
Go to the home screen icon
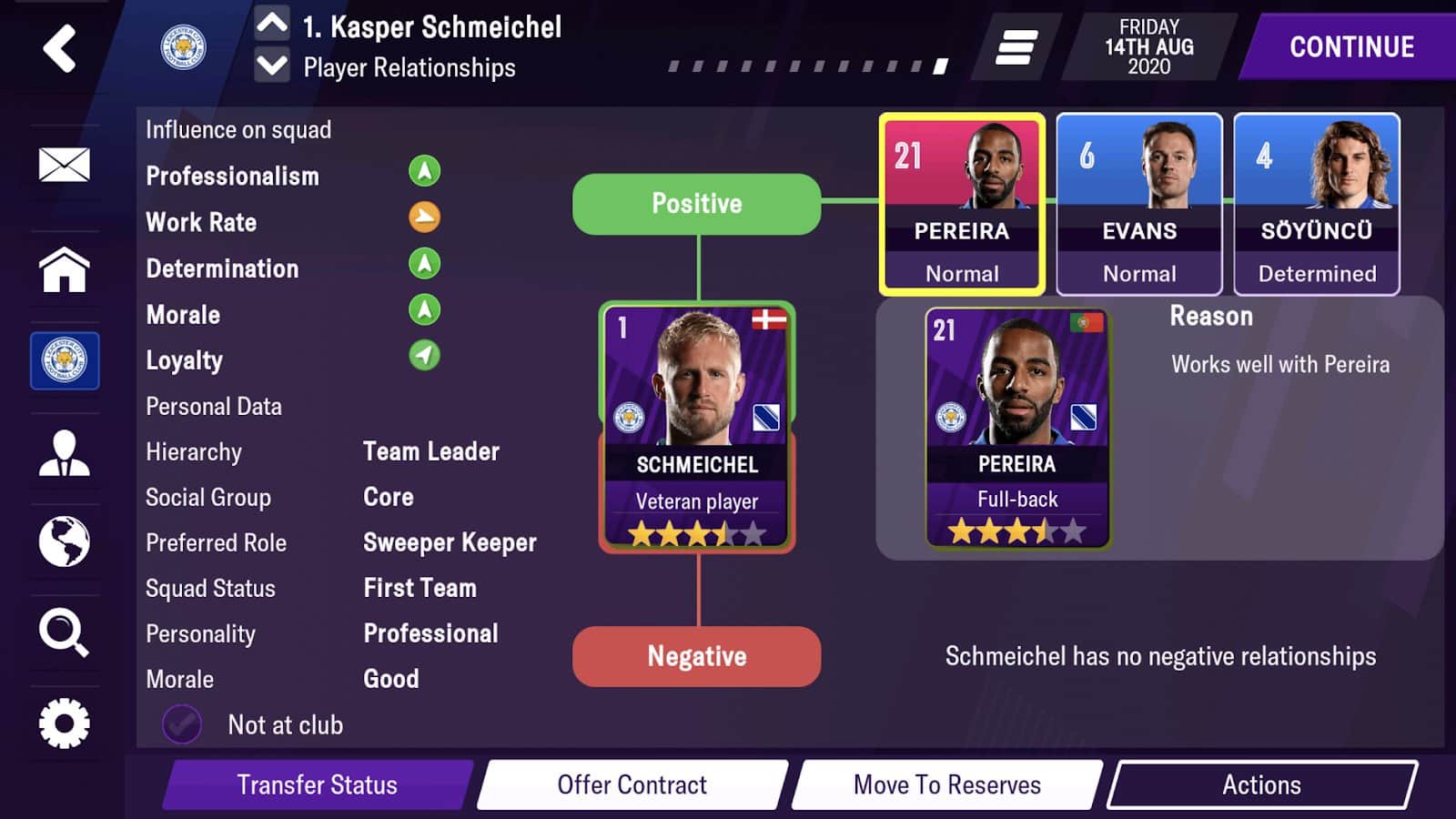(64, 270)
